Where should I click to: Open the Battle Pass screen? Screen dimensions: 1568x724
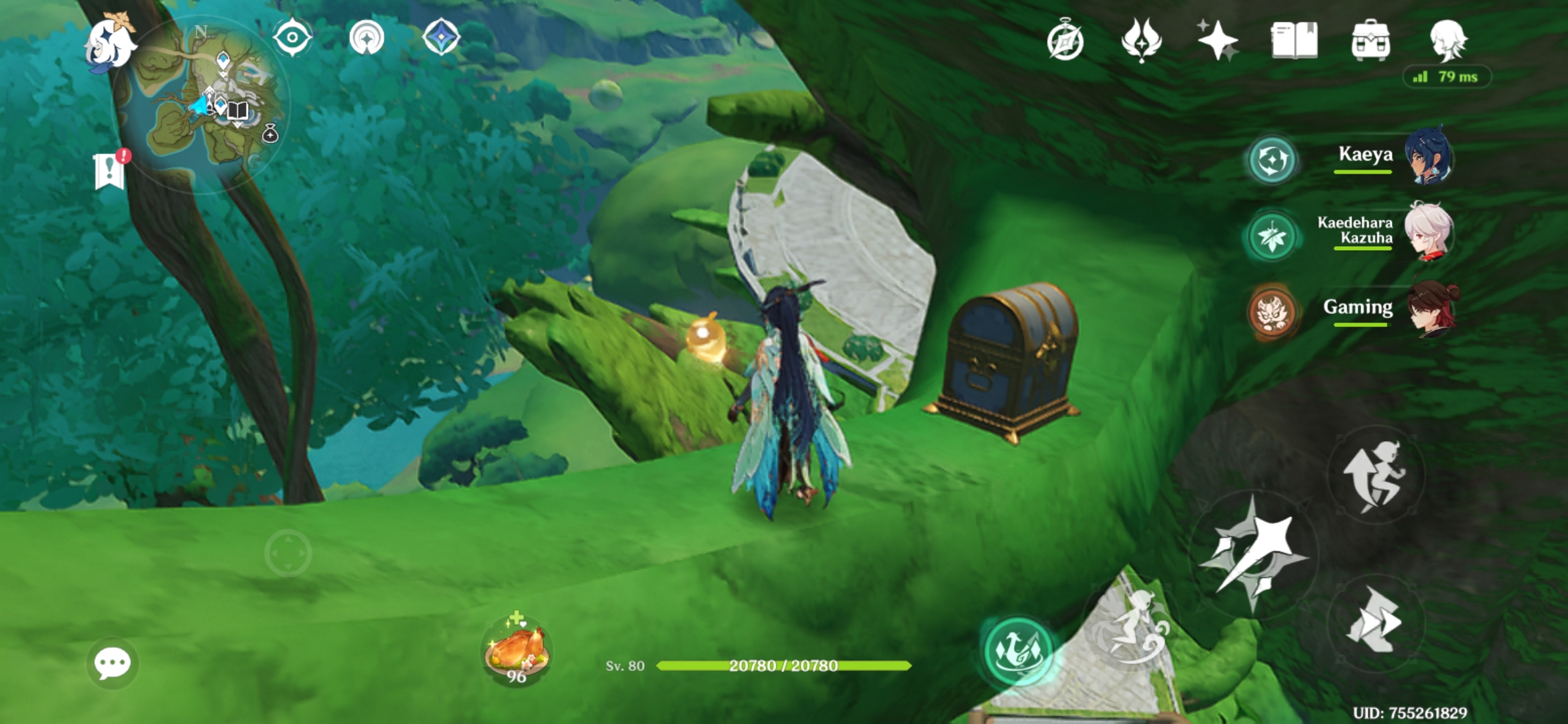tap(1143, 42)
